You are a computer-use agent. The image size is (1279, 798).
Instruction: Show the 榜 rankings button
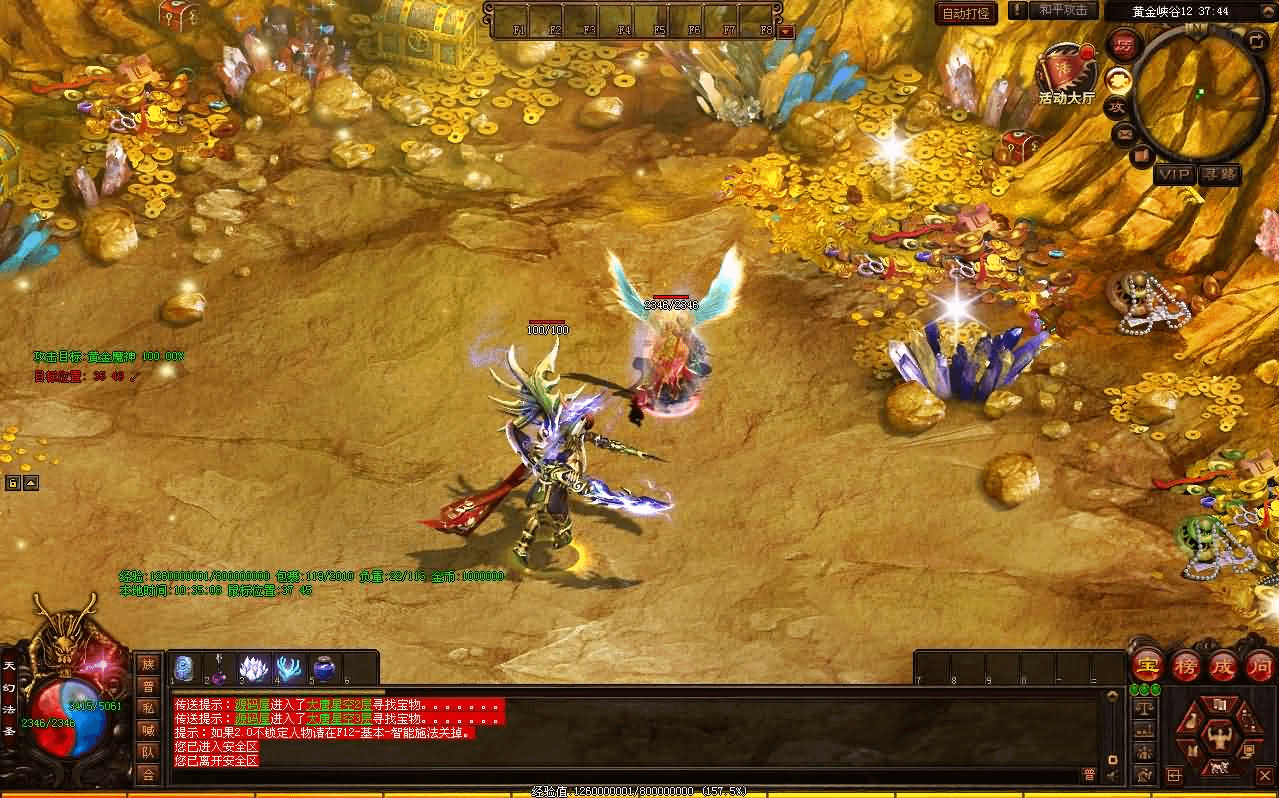click(1186, 667)
